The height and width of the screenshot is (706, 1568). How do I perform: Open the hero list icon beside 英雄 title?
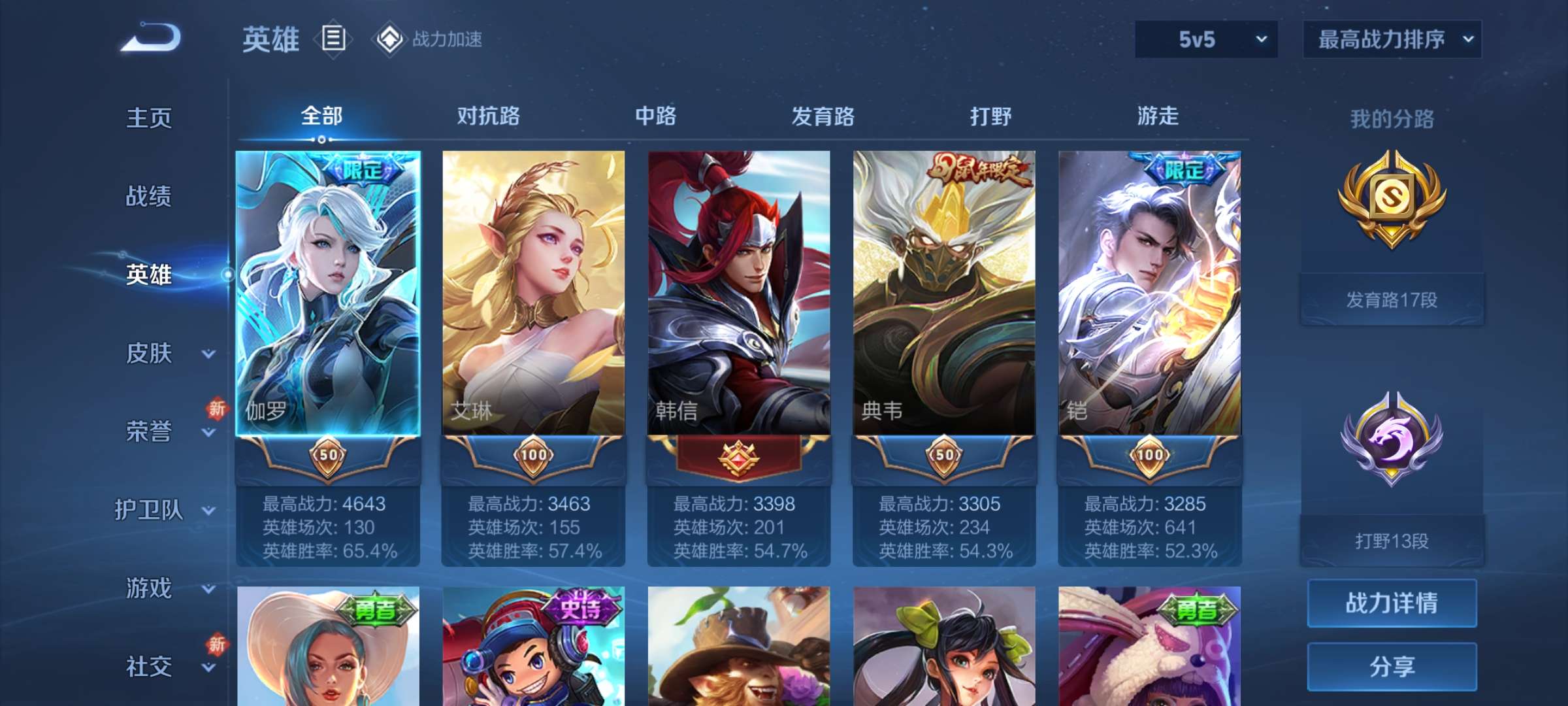[333, 39]
